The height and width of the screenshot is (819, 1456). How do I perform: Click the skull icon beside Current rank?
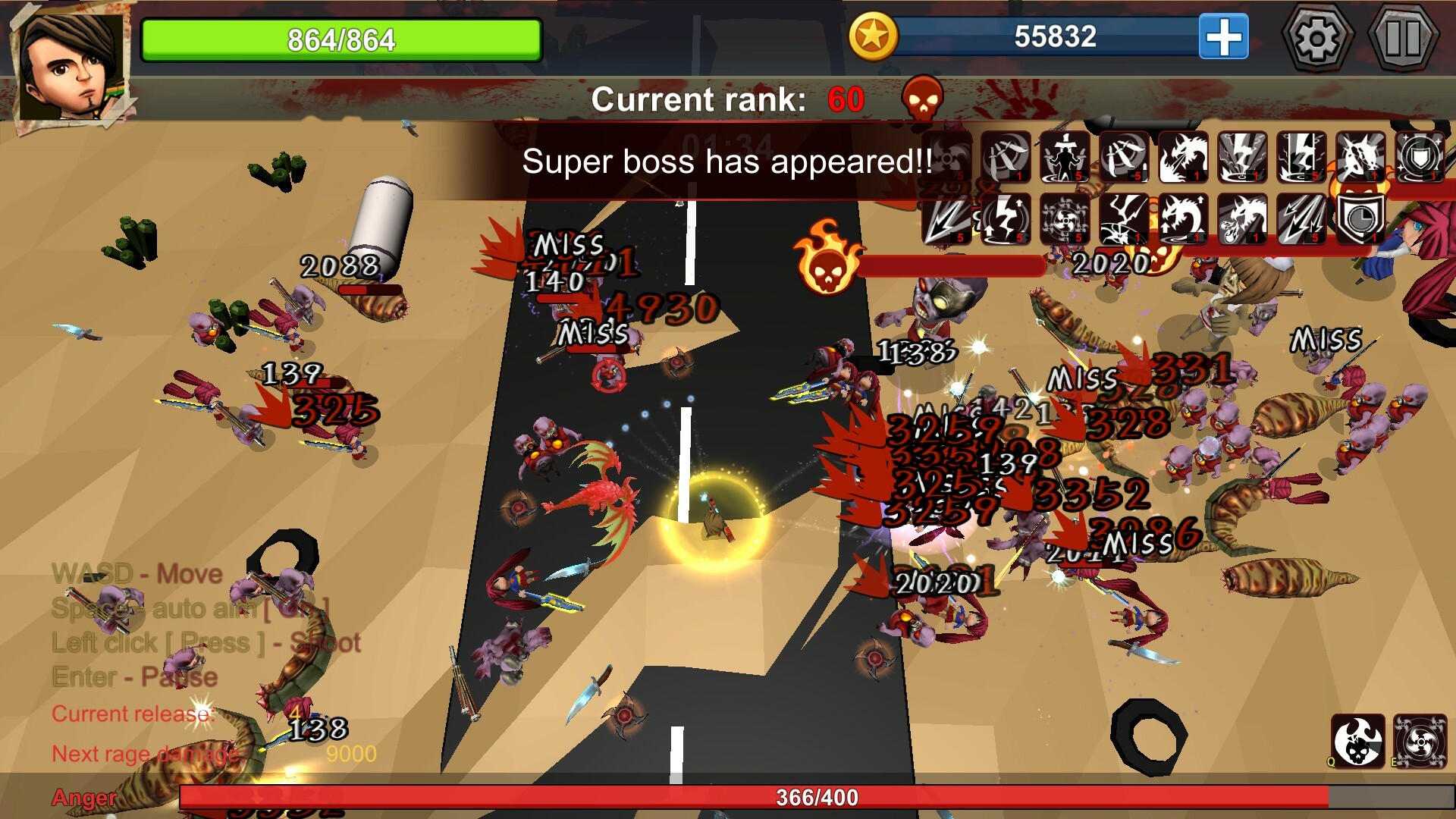[924, 99]
